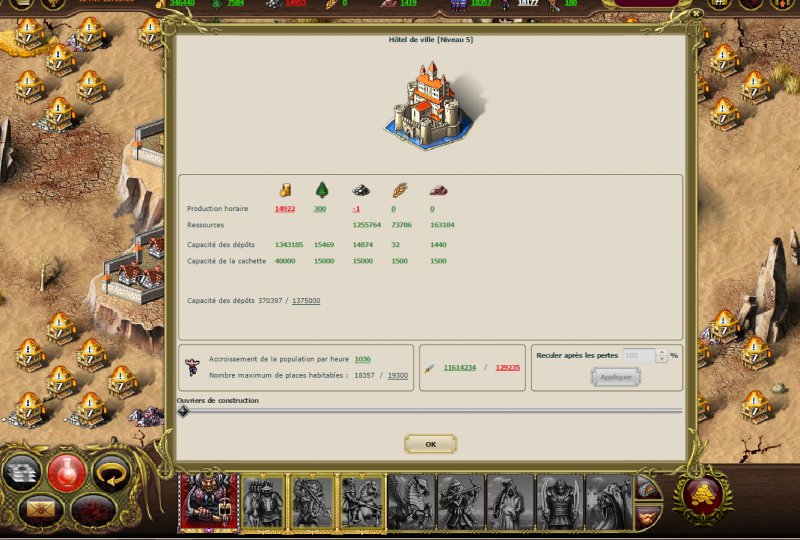Select the red-framed king portrait
This screenshot has width=800, height=540.
click(208, 501)
